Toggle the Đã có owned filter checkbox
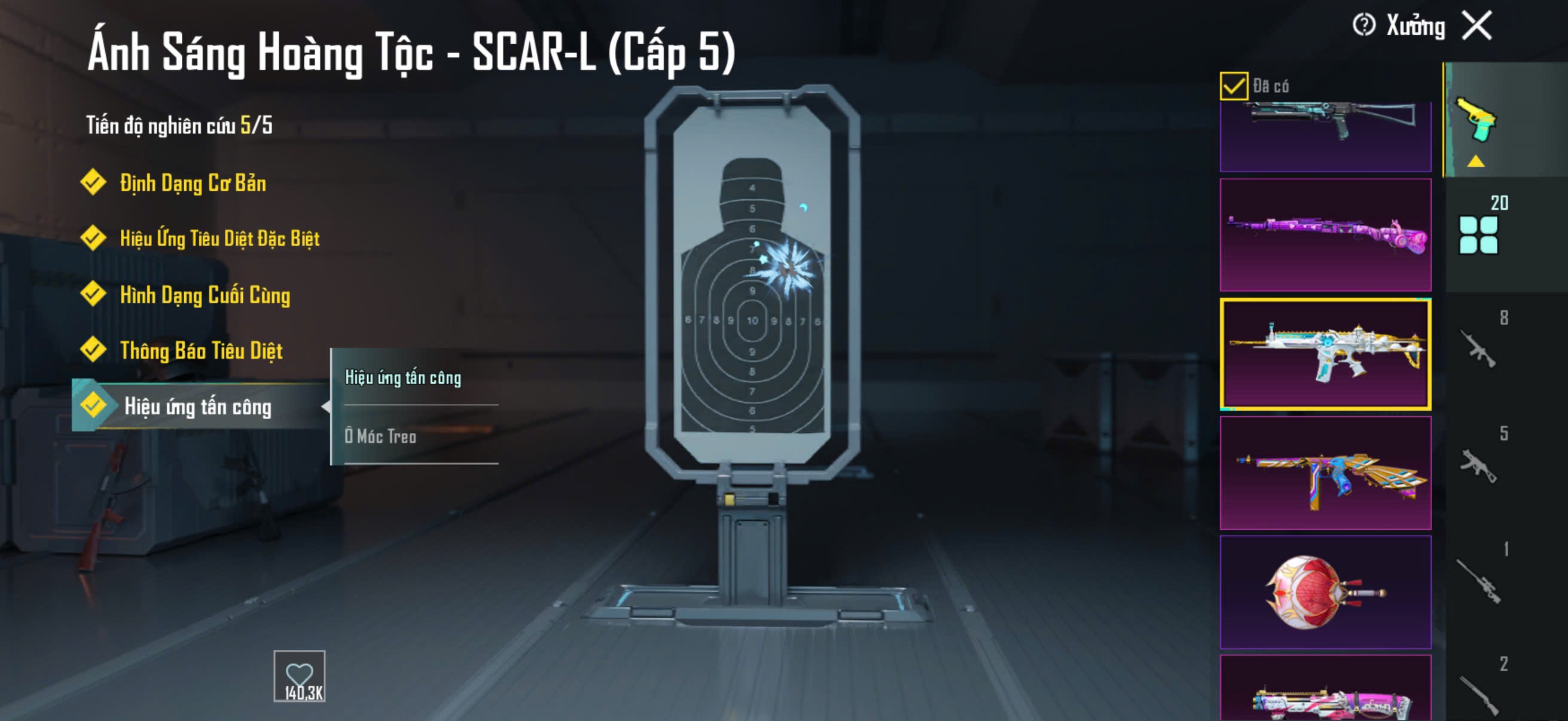Image resolution: width=1568 pixels, height=721 pixels. 1233,85
